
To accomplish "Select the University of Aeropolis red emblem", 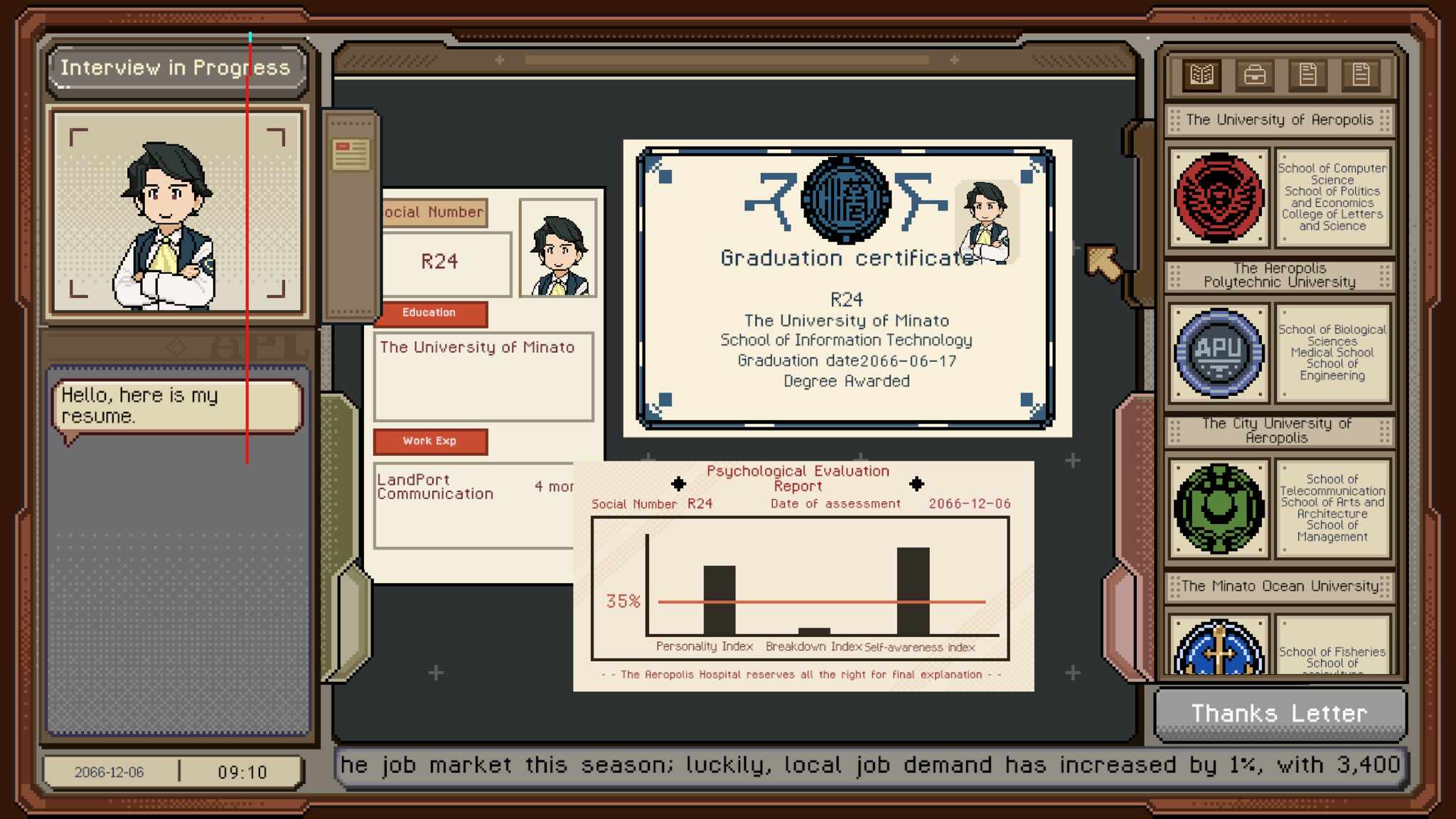I will tap(1219, 197).
